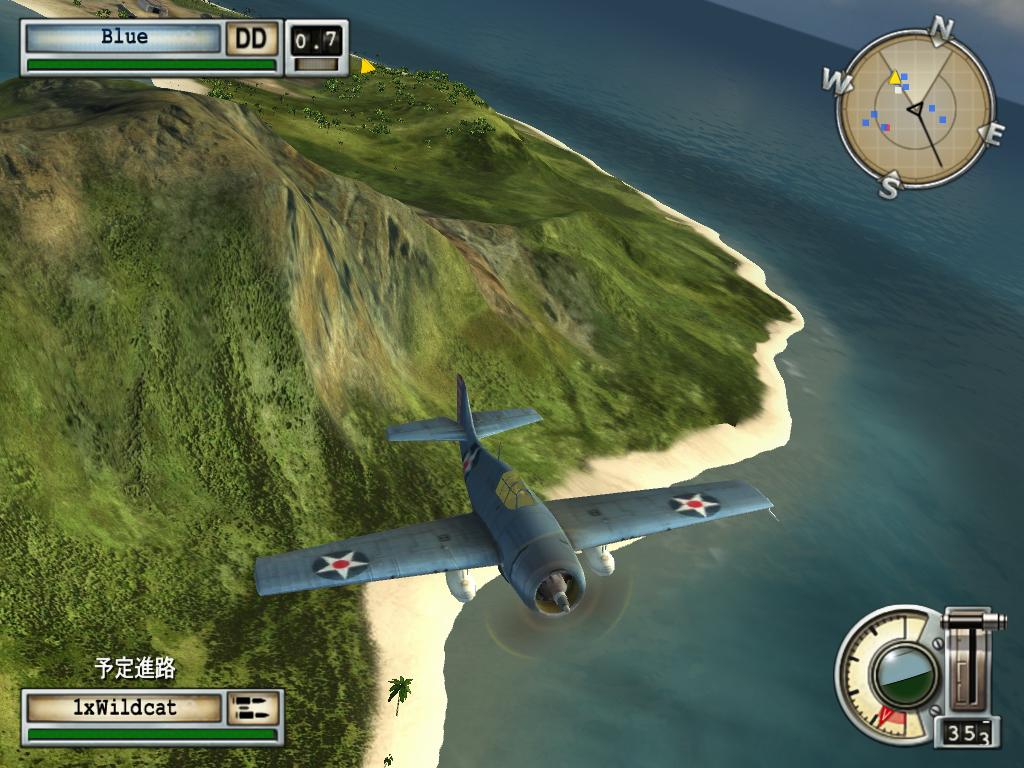Open the compass minimap
Image resolution: width=1024 pixels, height=768 pixels.
(915, 106)
